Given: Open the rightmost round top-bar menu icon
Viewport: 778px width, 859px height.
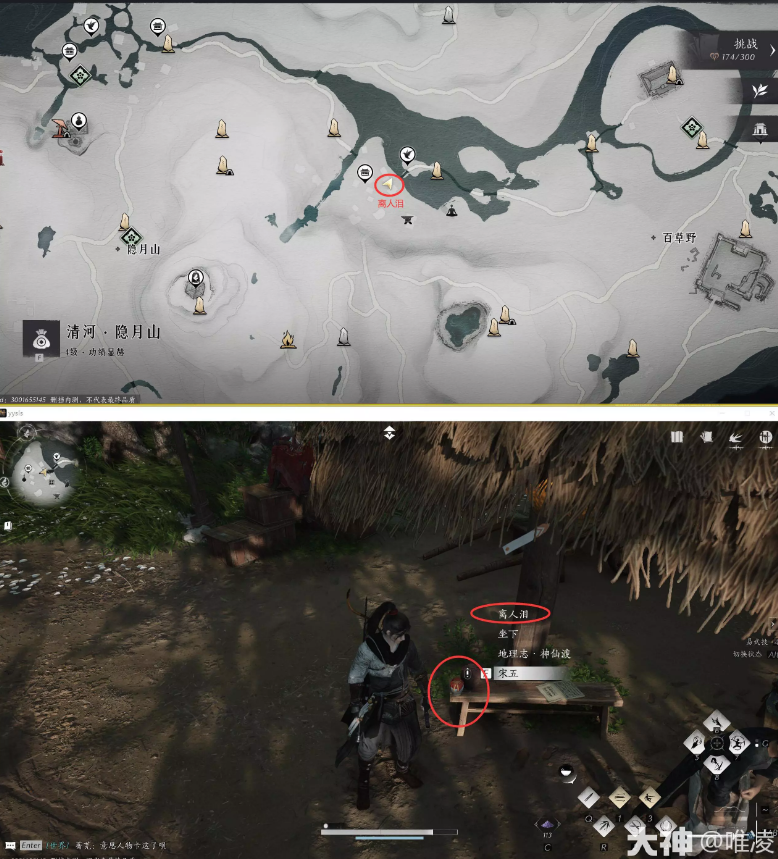Looking at the screenshot, I should point(764,437).
